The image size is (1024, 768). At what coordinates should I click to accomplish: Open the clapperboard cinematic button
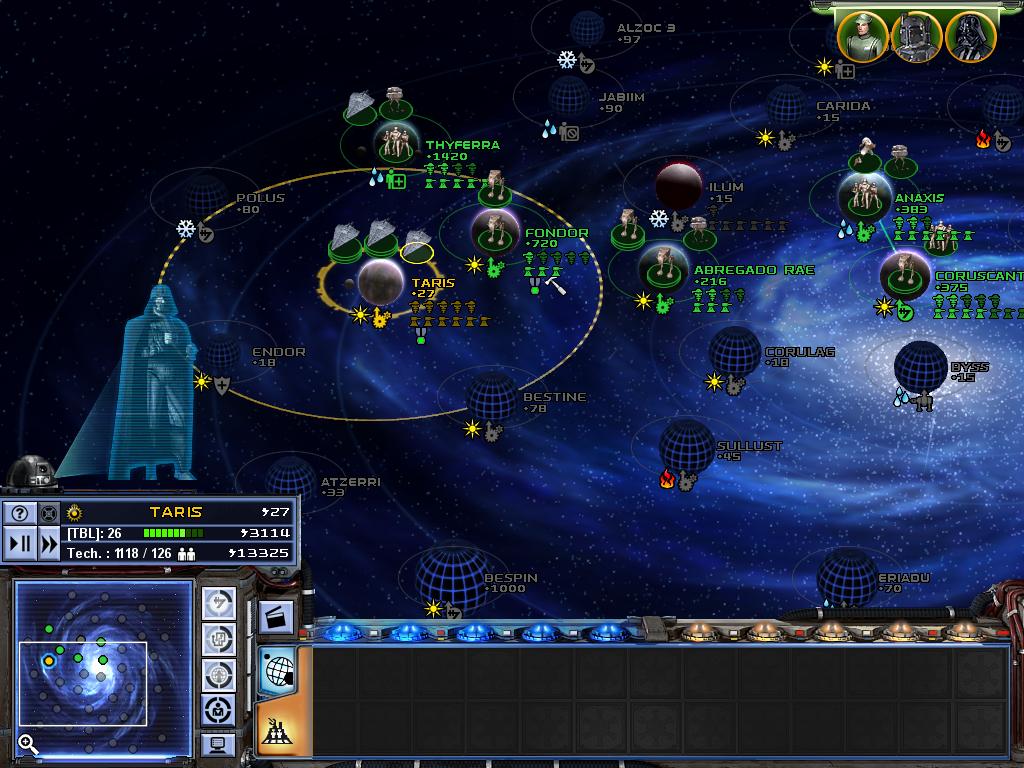(x=276, y=616)
